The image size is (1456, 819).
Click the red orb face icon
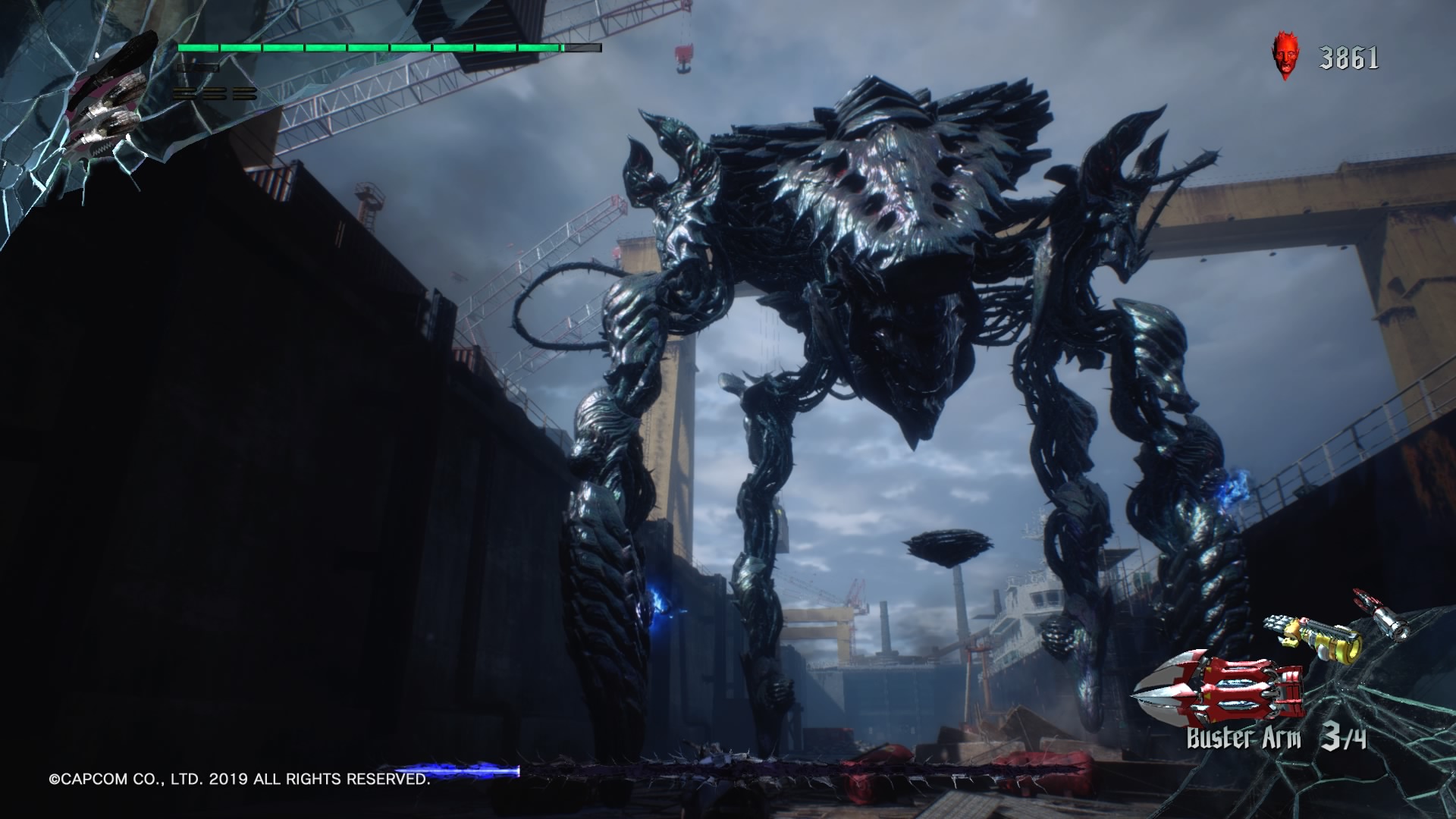pos(1284,58)
